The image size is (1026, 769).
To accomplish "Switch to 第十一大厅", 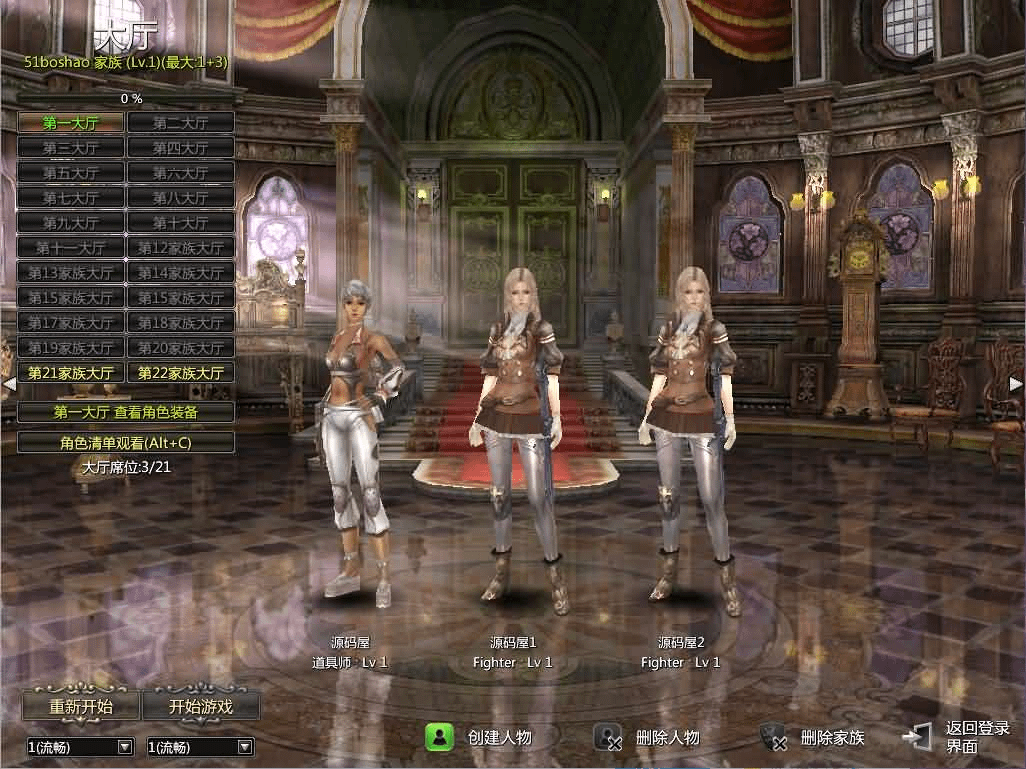I will pyautogui.click(x=71, y=248).
